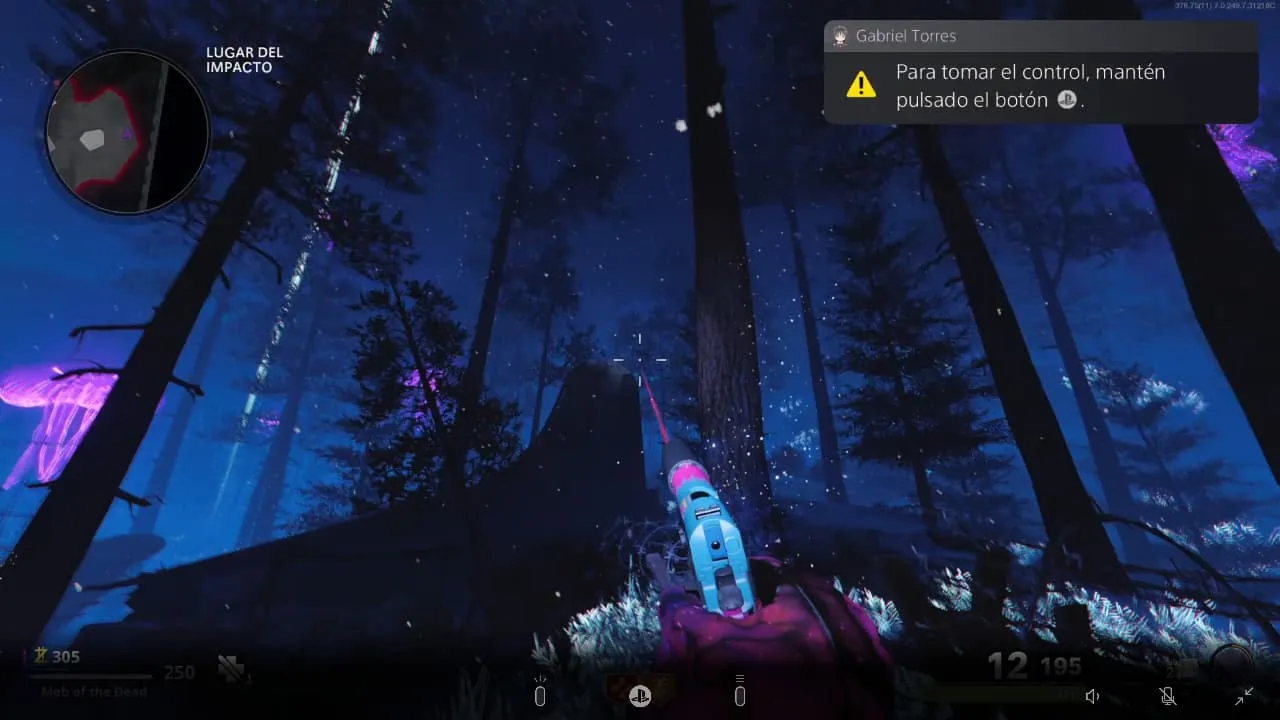Toggle the muted microphone icon

(1167, 697)
